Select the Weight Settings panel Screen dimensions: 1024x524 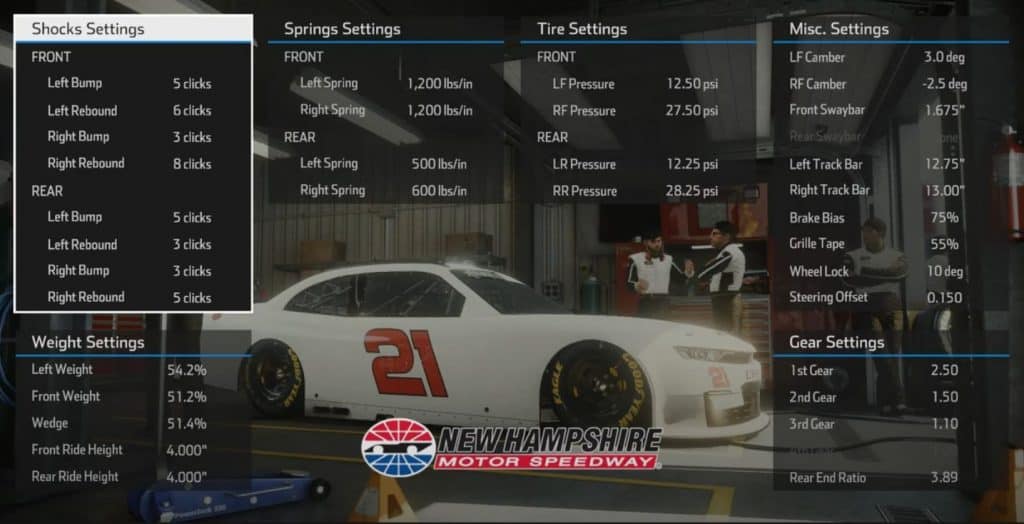pyautogui.click(x=88, y=342)
